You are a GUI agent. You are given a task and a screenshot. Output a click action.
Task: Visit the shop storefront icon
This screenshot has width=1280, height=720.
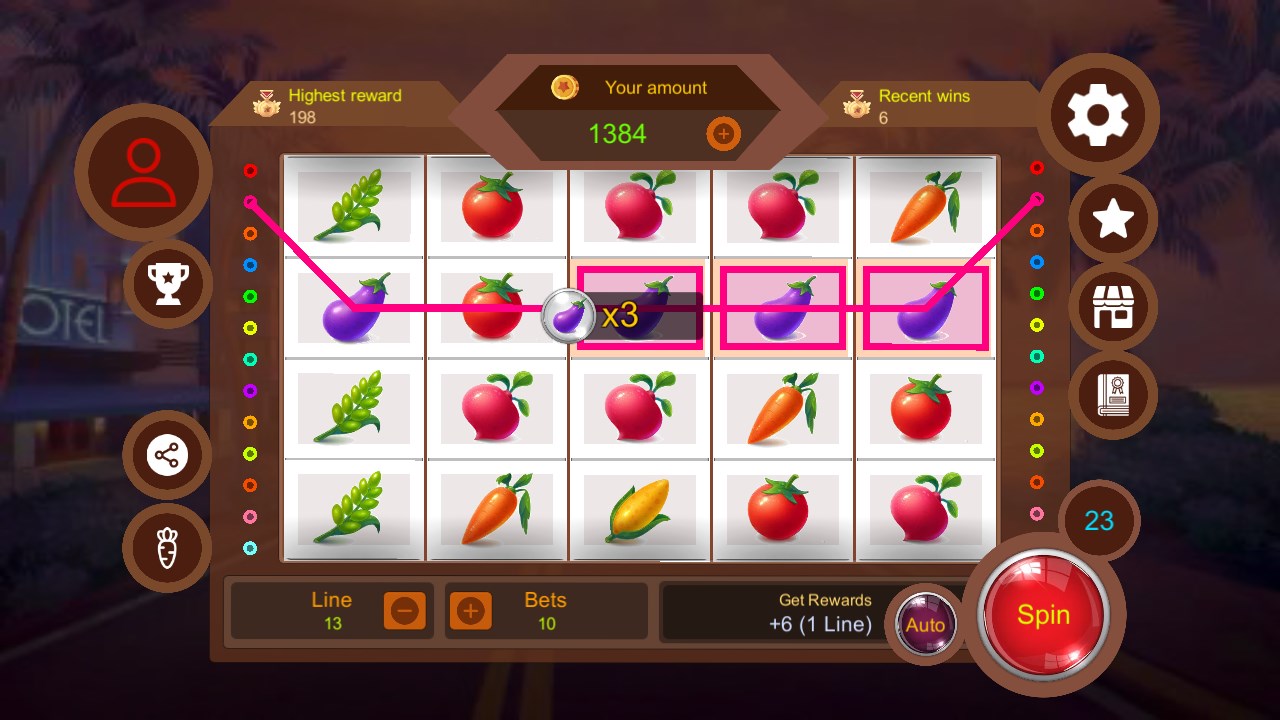[x=1113, y=307]
